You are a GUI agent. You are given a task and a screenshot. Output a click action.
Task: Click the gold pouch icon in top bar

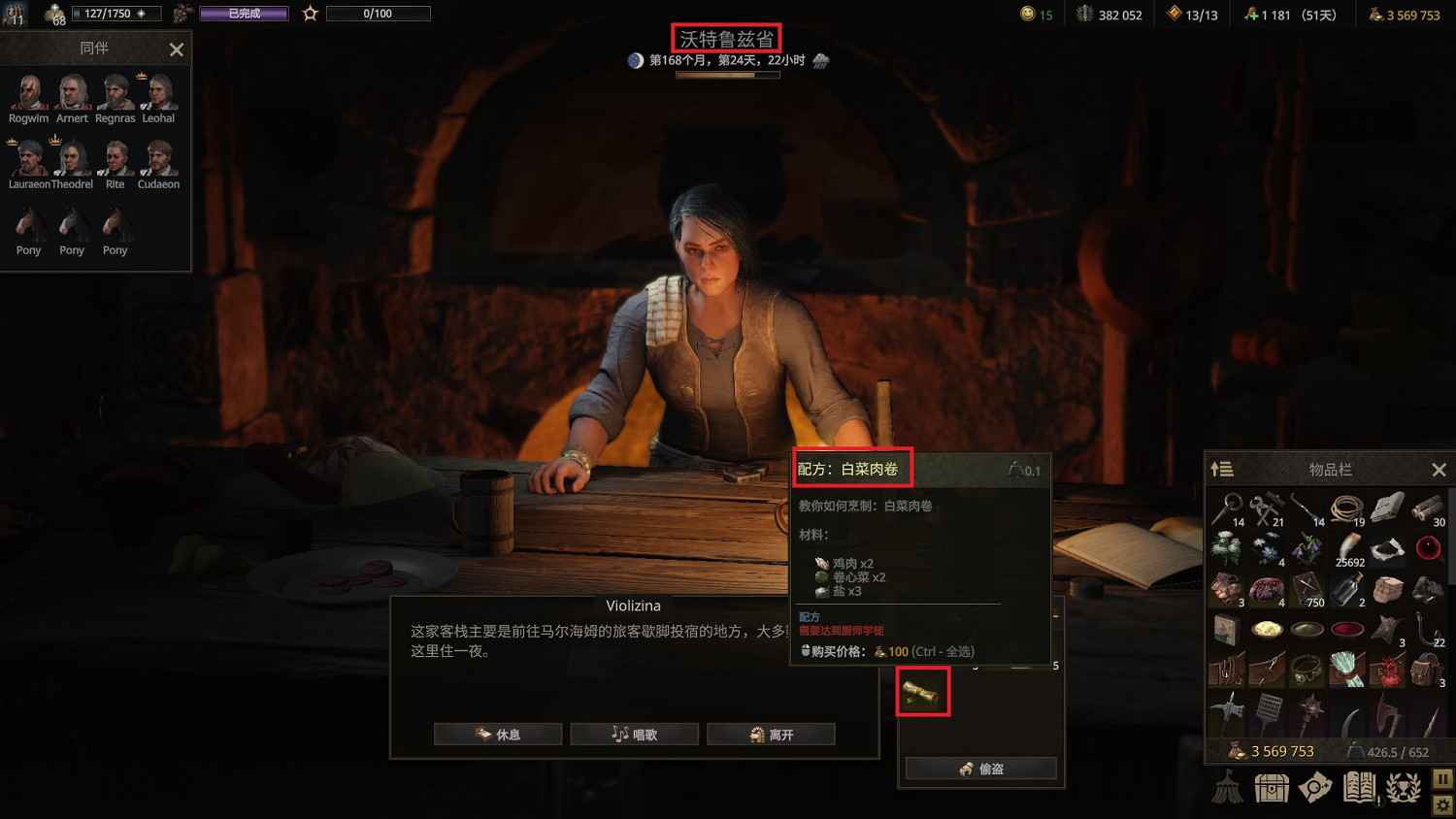tap(1375, 15)
